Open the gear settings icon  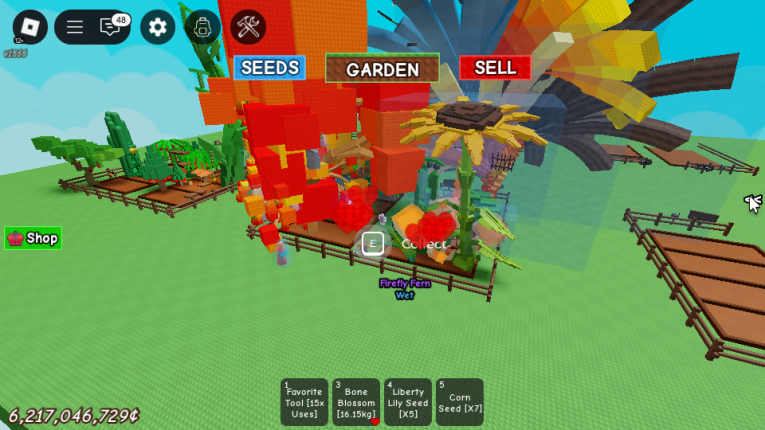(x=157, y=27)
